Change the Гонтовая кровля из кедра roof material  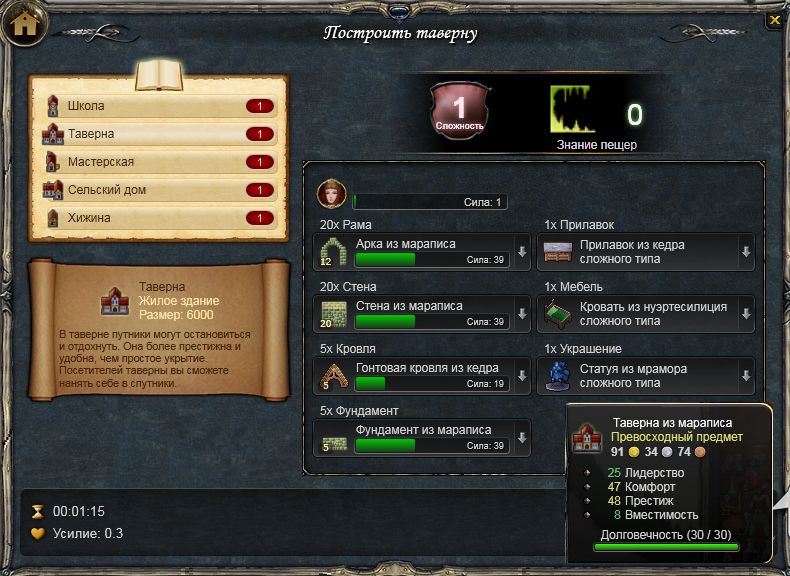coord(522,376)
